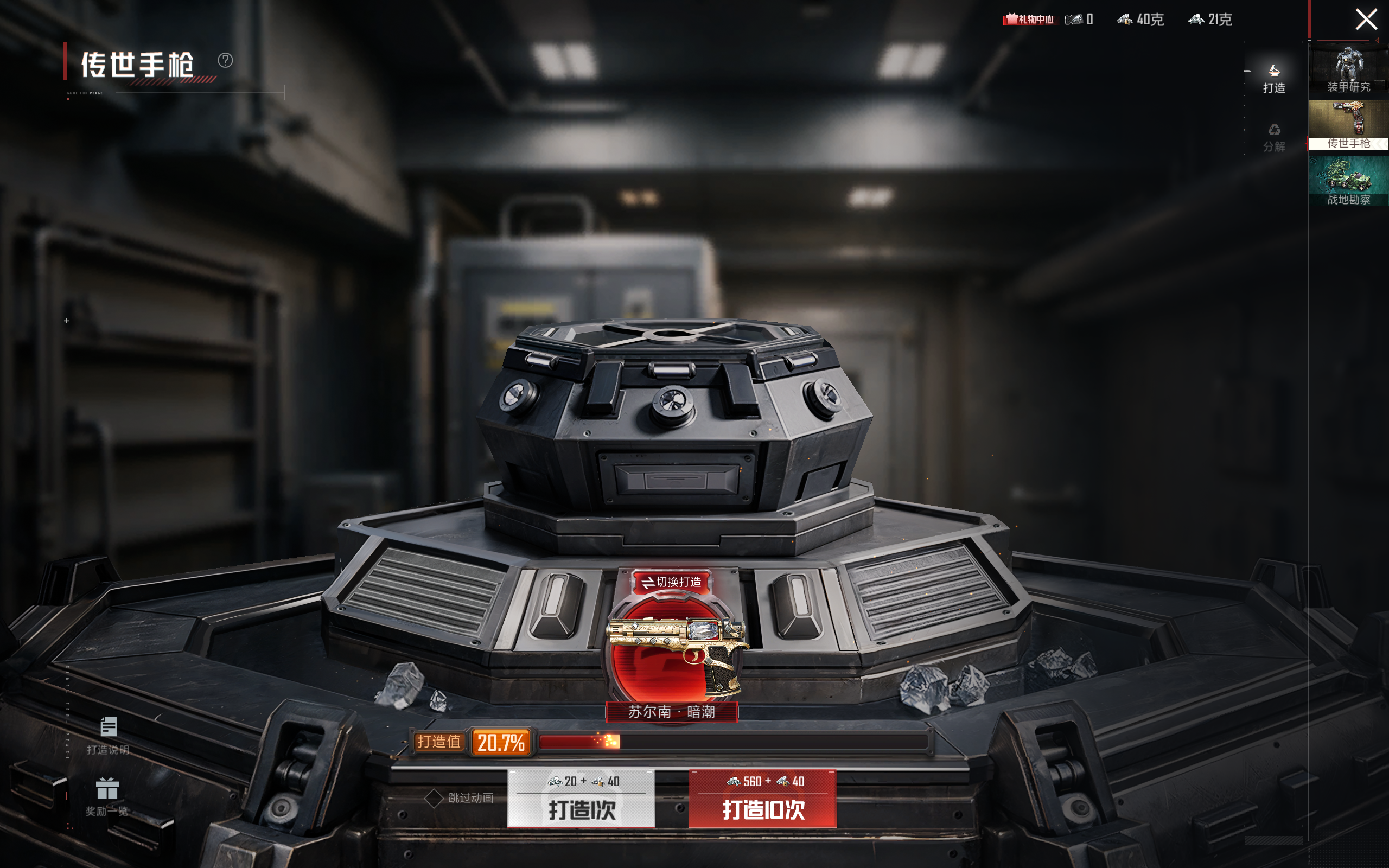Forge once with the 打造1次 button

click(581, 799)
